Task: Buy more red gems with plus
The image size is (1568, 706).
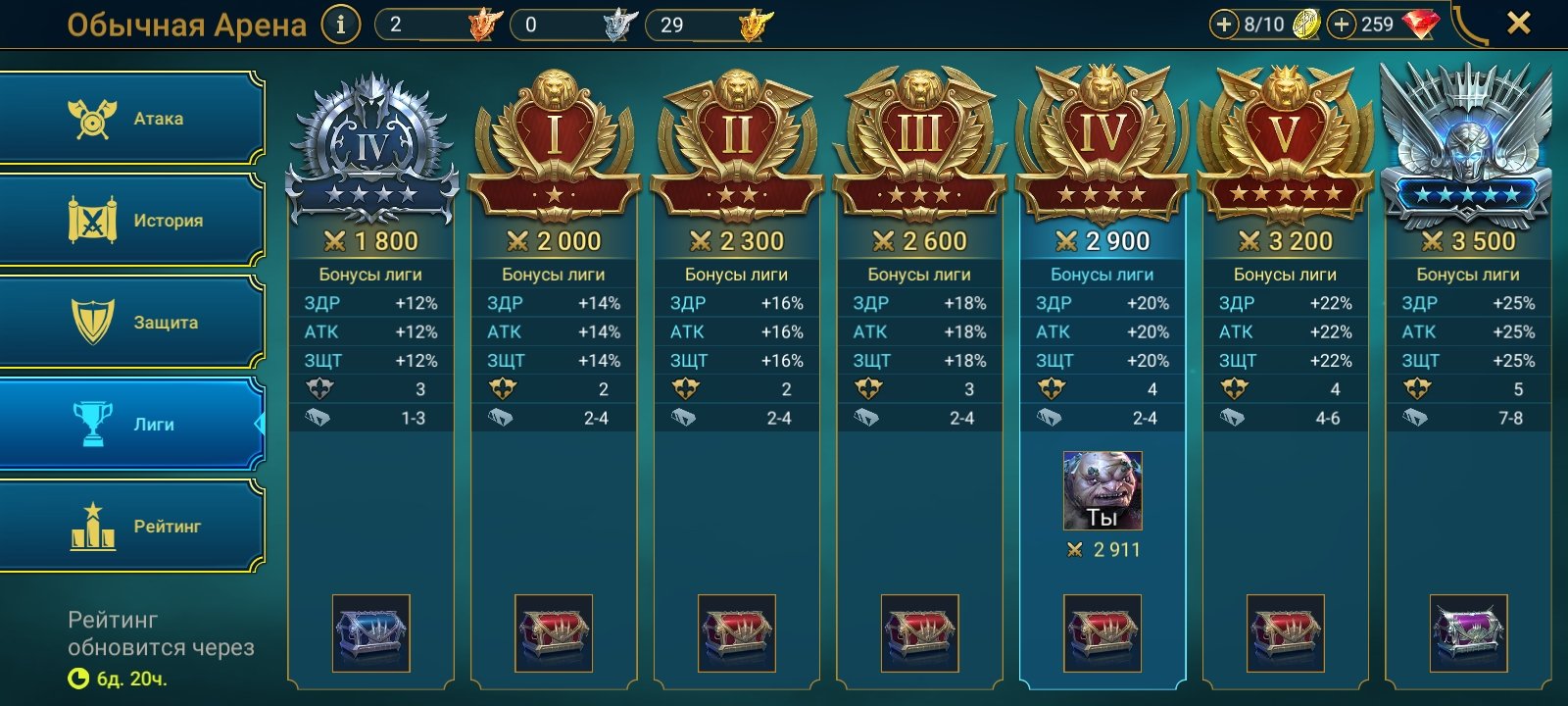Action: coord(1342,25)
